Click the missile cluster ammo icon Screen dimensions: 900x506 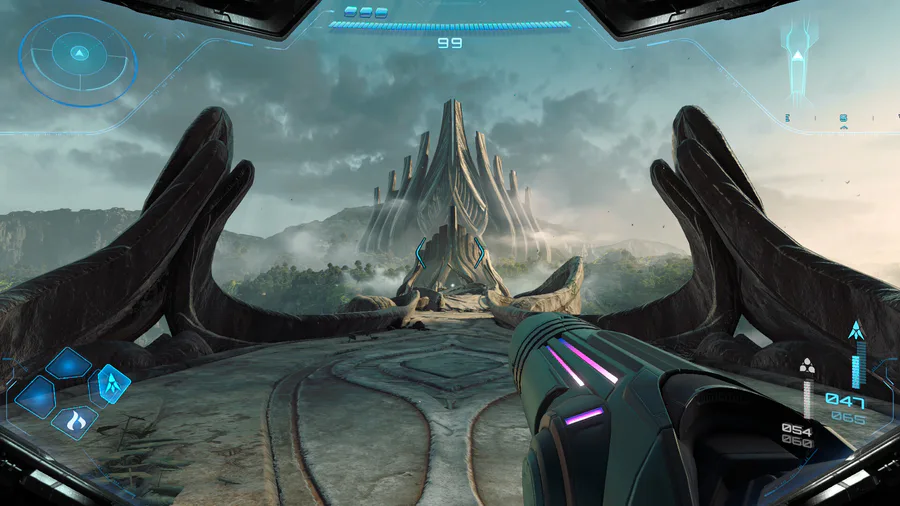(808, 365)
